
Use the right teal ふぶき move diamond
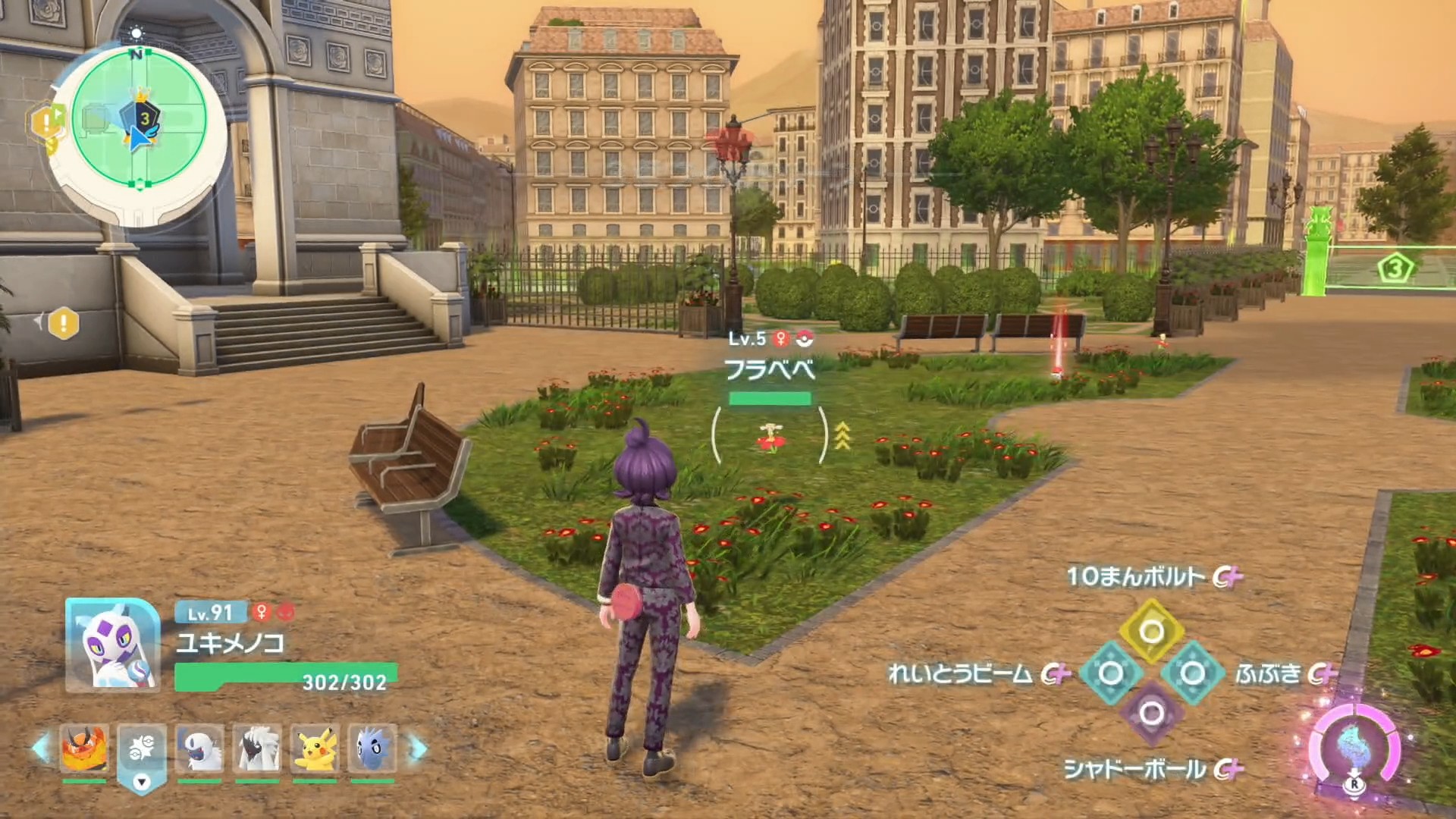(x=1192, y=673)
